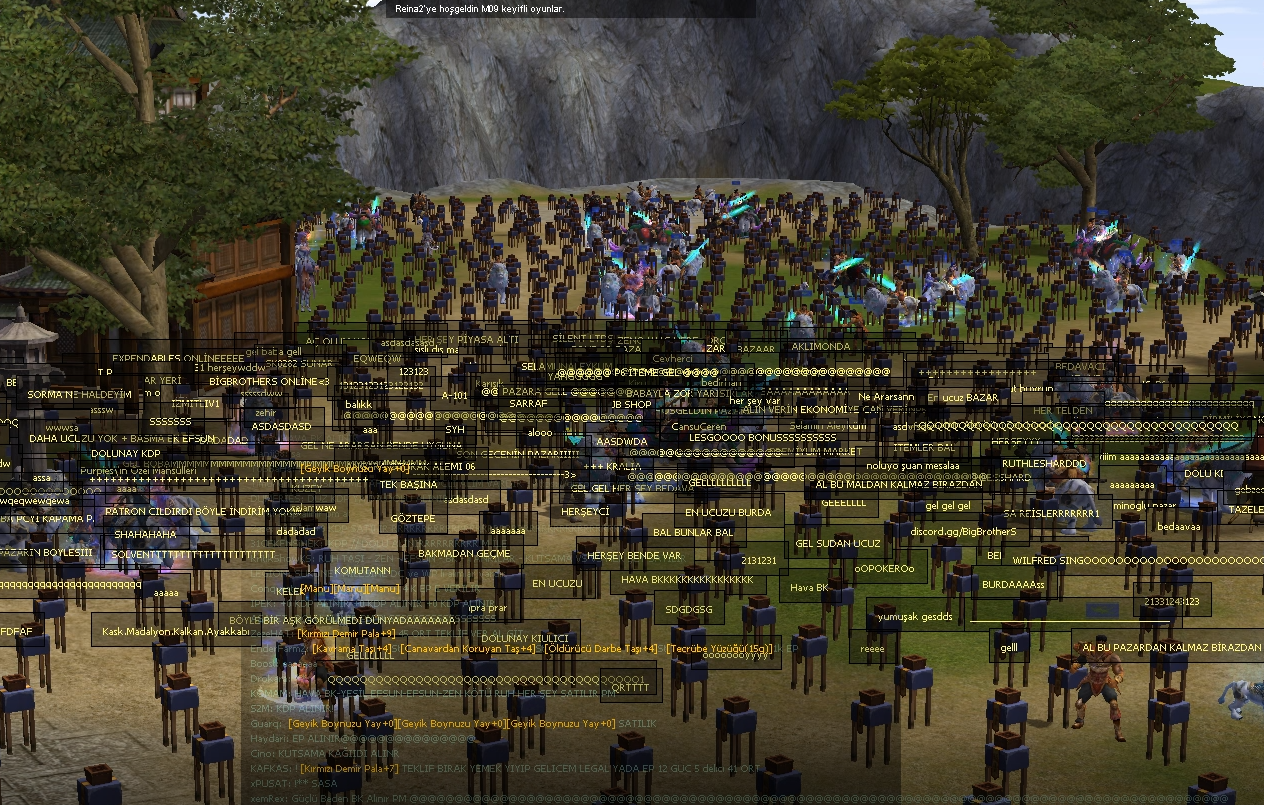
Task: Select the AKLIMONDA shop sign
Action: [x=821, y=346]
